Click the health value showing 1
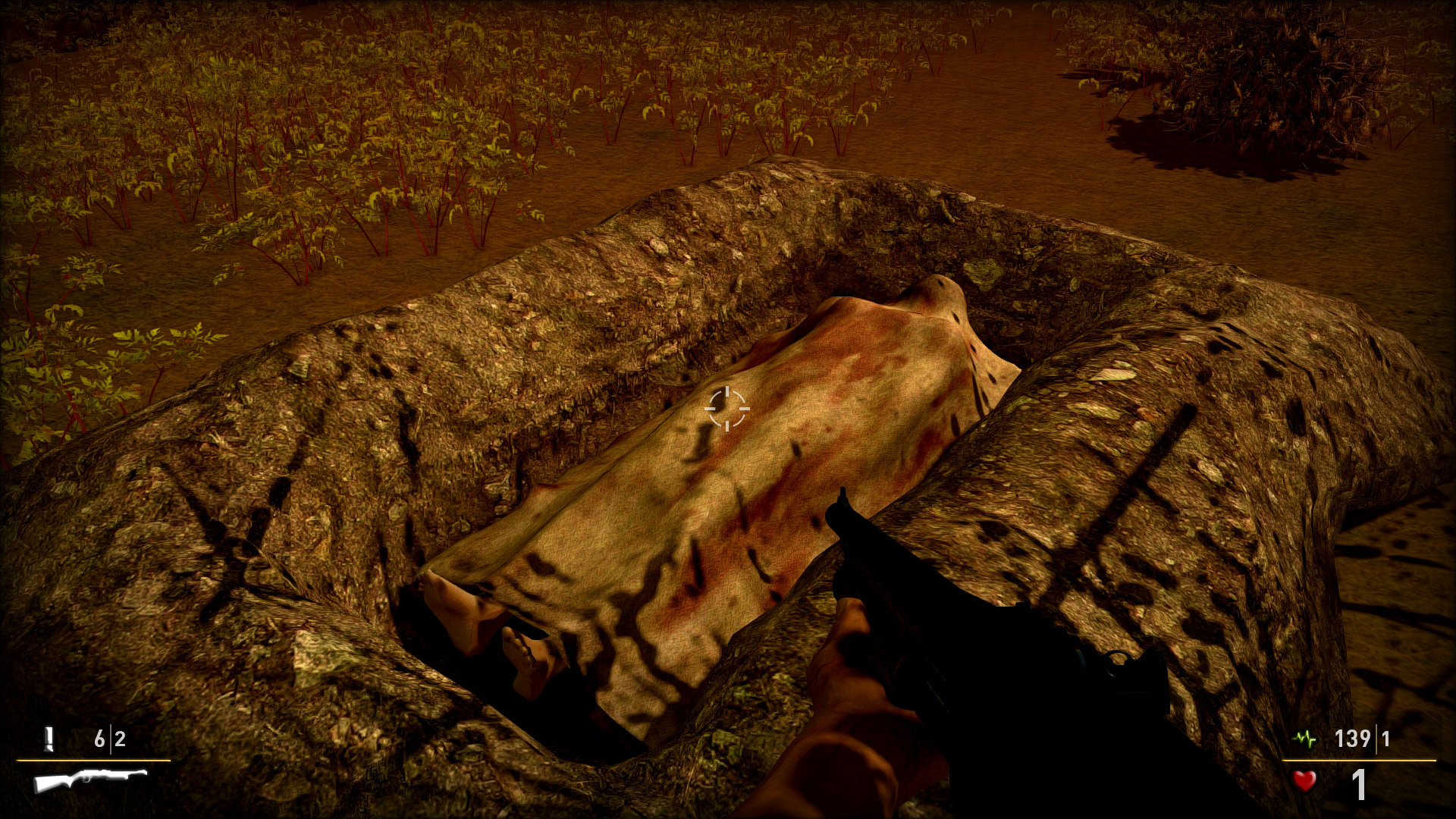The image size is (1456, 819). [x=1358, y=785]
